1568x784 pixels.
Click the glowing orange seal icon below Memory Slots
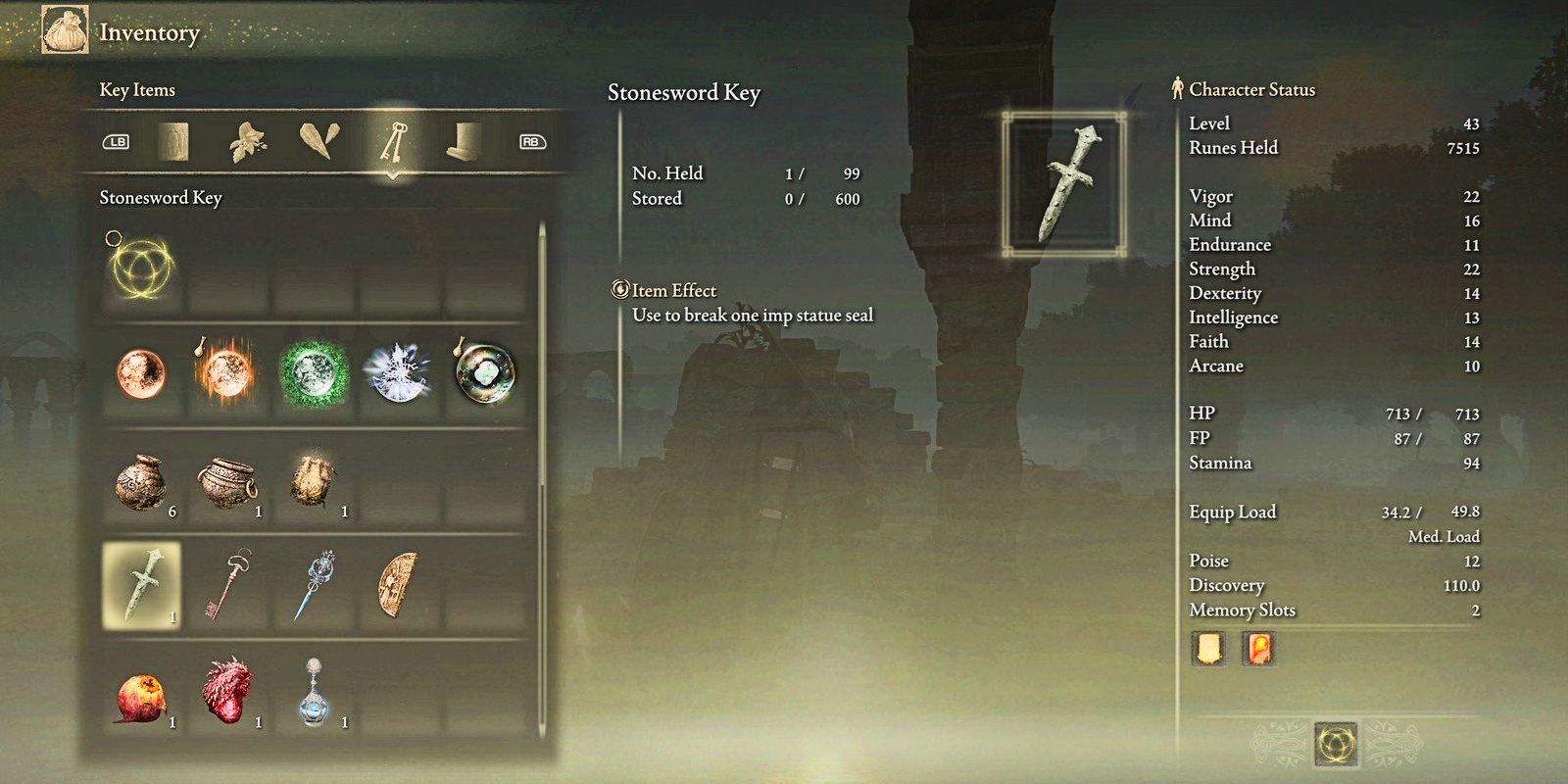click(1257, 648)
